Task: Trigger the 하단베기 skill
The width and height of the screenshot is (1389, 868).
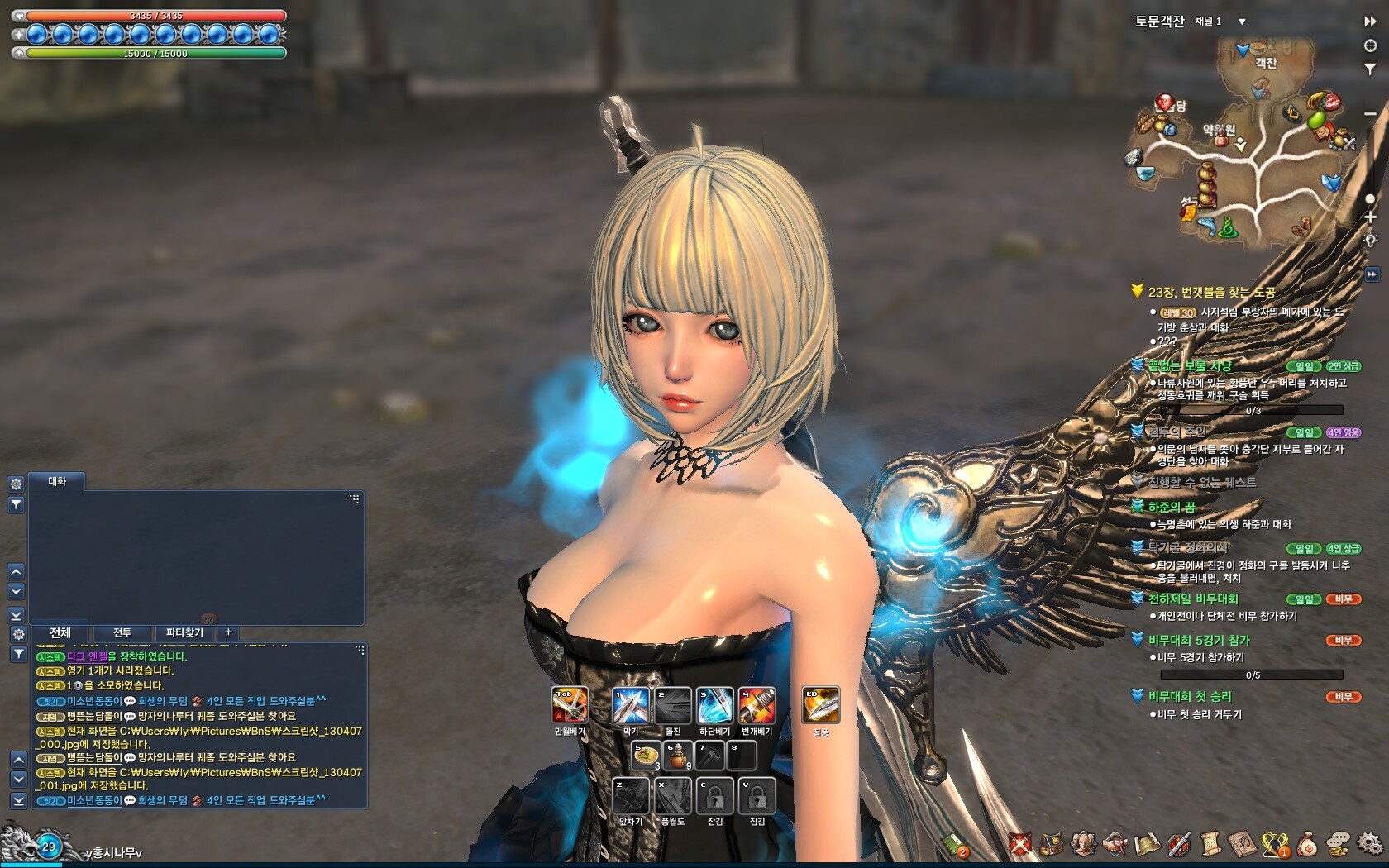Action: pyautogui.click(x=714, y=704)
